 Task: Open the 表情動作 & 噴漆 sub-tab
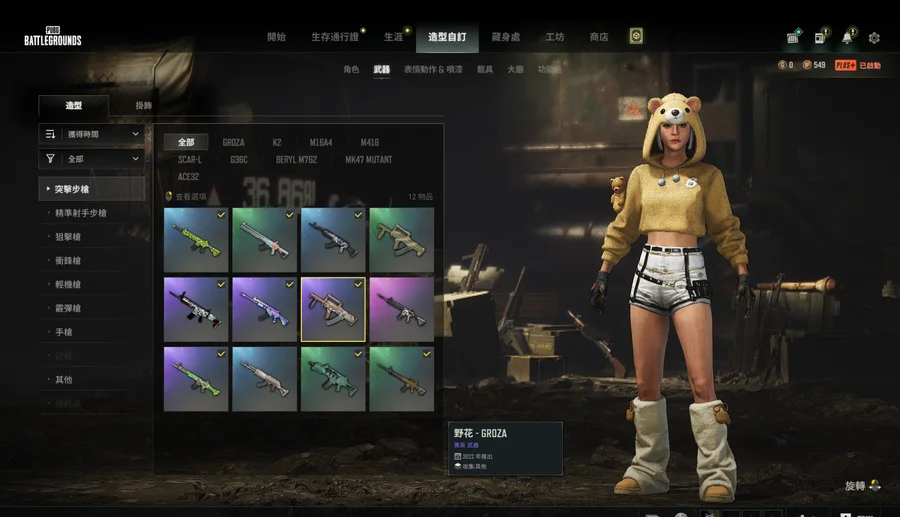pyautogui.click(x=433, y=70)
